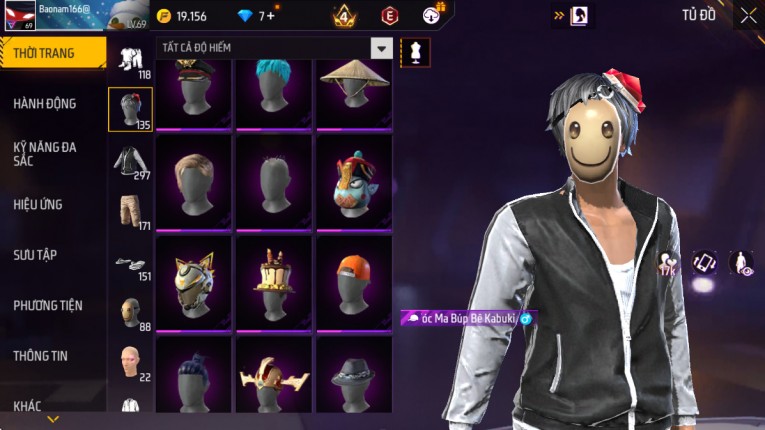Open the Thời Trang tab
Screen dimensions: 765x430
[52, 53]
